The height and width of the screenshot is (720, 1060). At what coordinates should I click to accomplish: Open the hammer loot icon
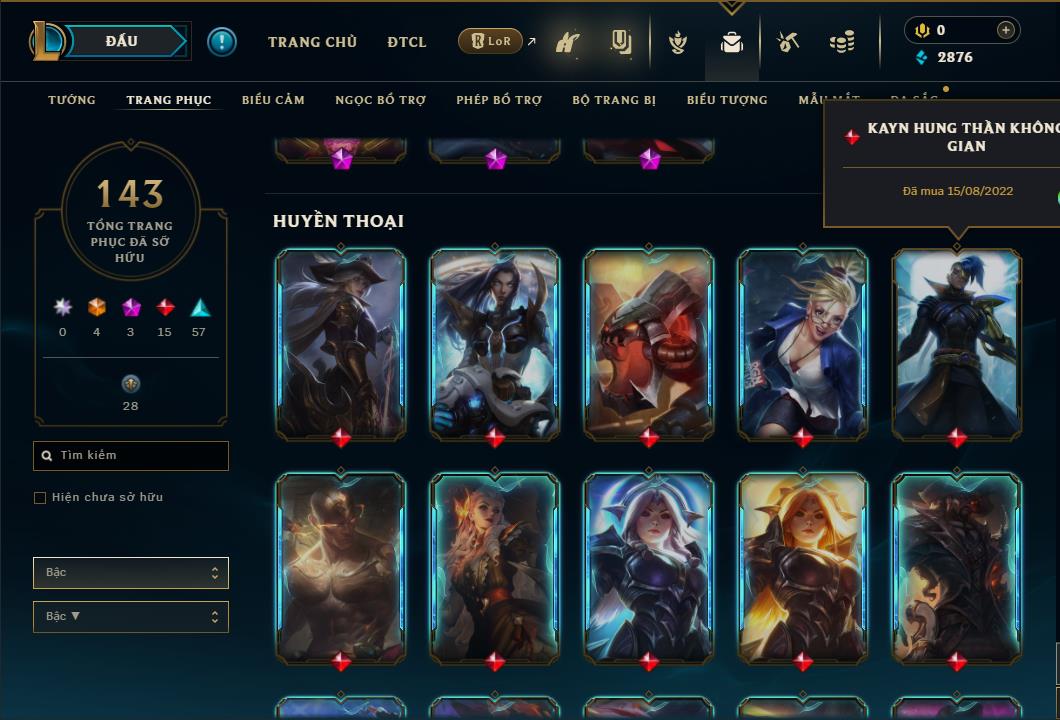pyautogui.click(x=788, y=42)
